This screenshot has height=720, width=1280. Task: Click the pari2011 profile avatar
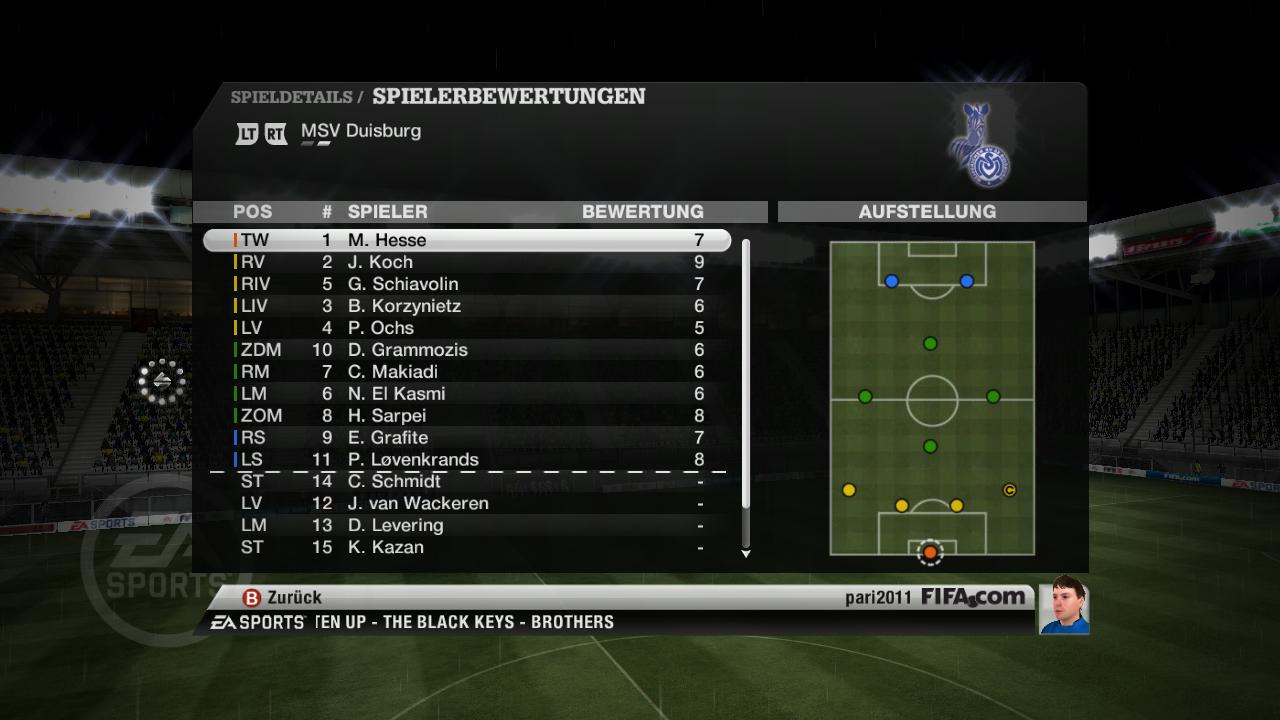click(1063, 605)
